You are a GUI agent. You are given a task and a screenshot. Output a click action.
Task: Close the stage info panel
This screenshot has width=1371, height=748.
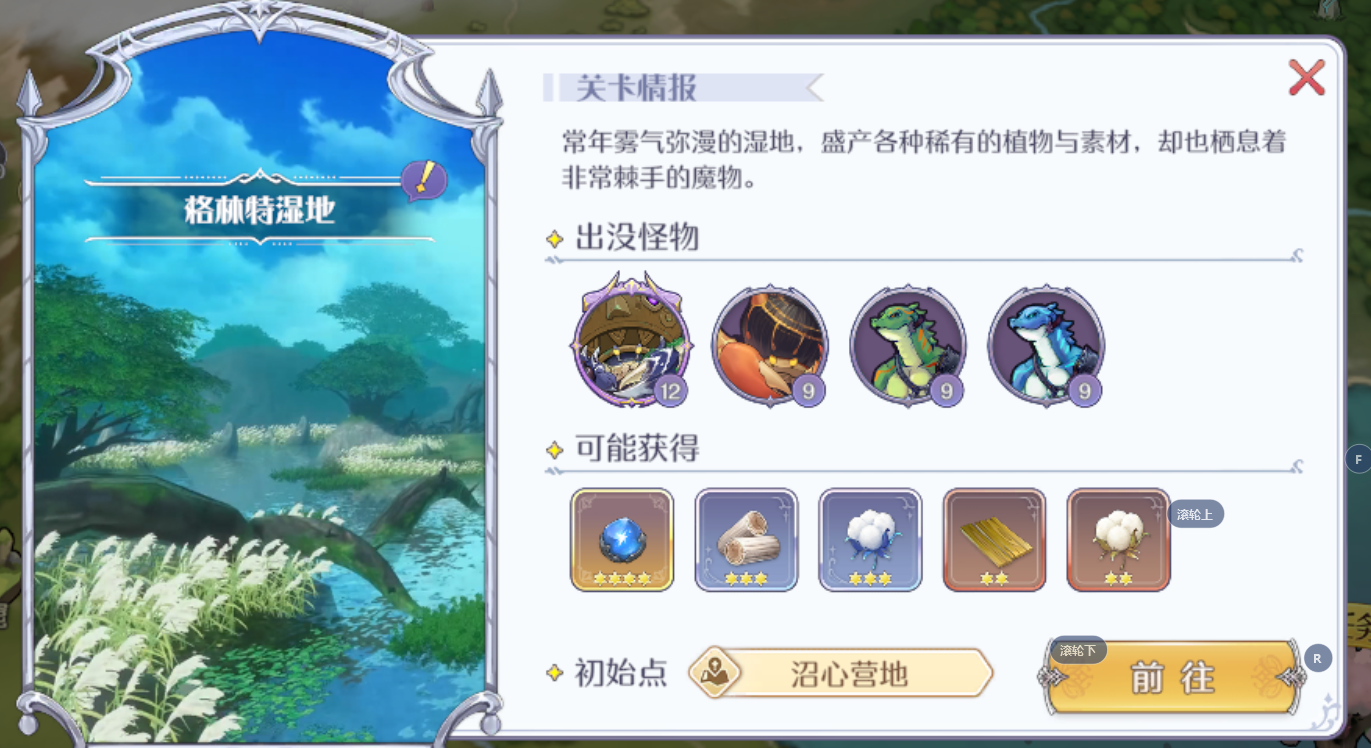[1306, 78]
